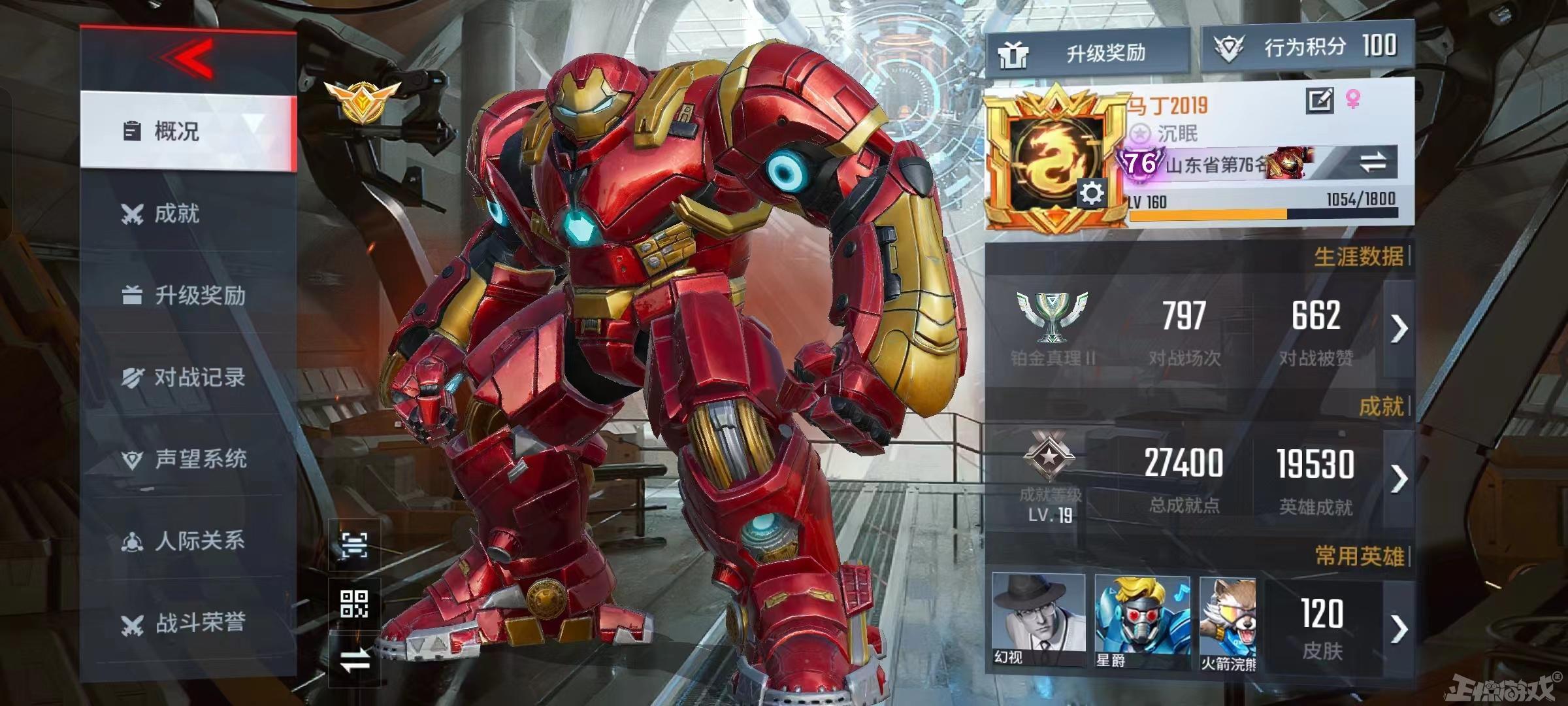Expand the 成就 achievement details arrow
This screenshot has width=1568, height=706.
coord(1398,479)
